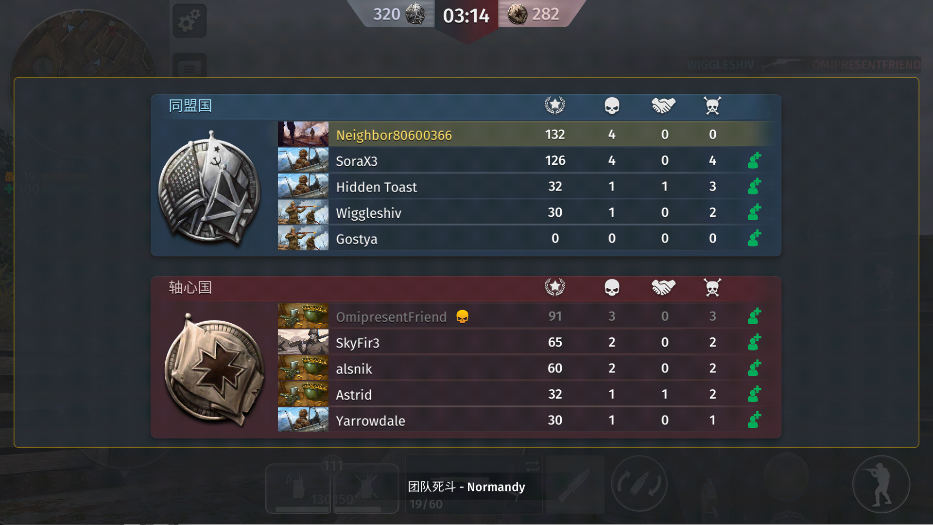The width and height of the screenshot is (933, 525).
Task: Add SoraX3 as a friend
Action: click(x=755, y=161)
